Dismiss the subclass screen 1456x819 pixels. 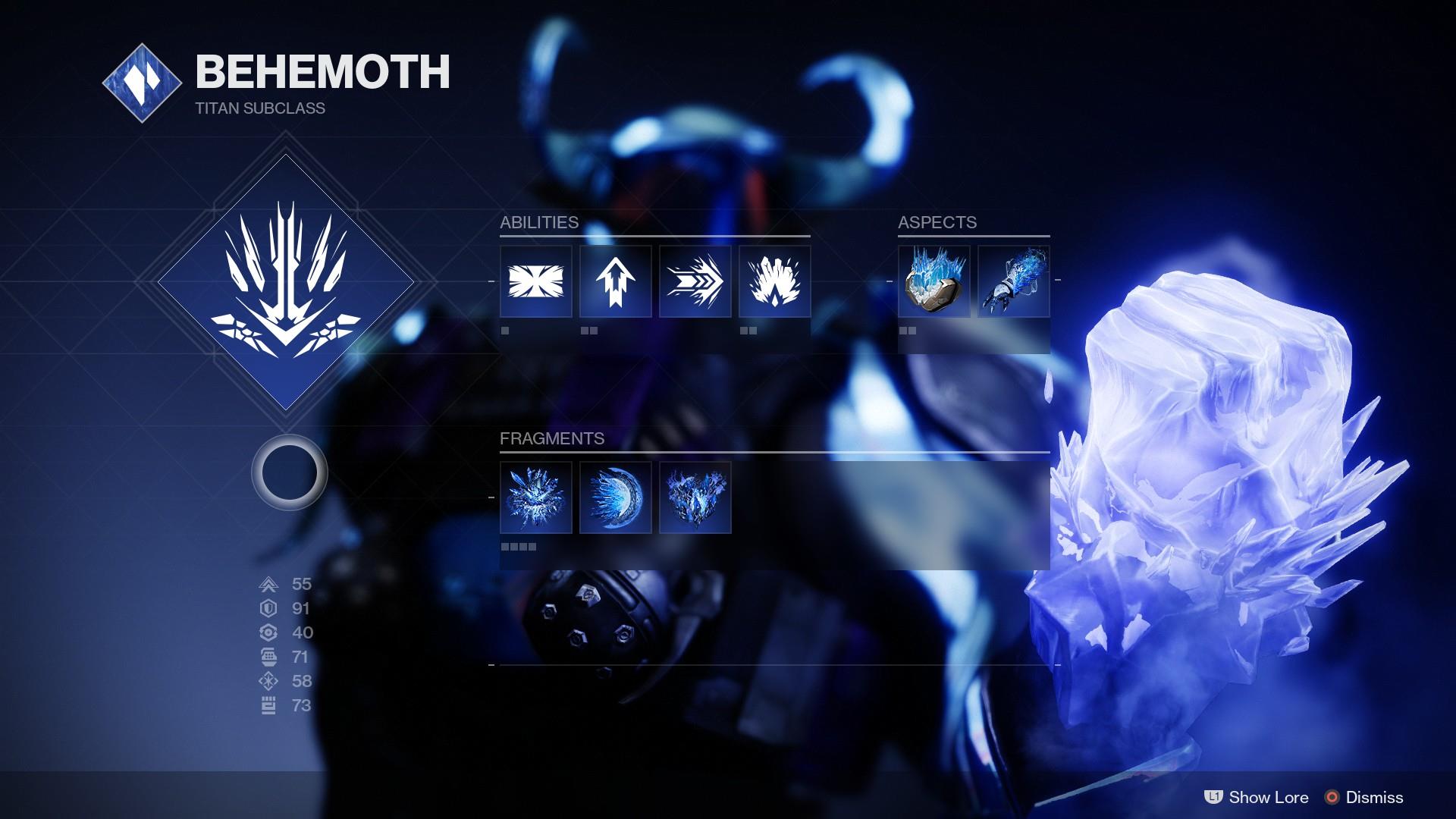(1364, 797)
